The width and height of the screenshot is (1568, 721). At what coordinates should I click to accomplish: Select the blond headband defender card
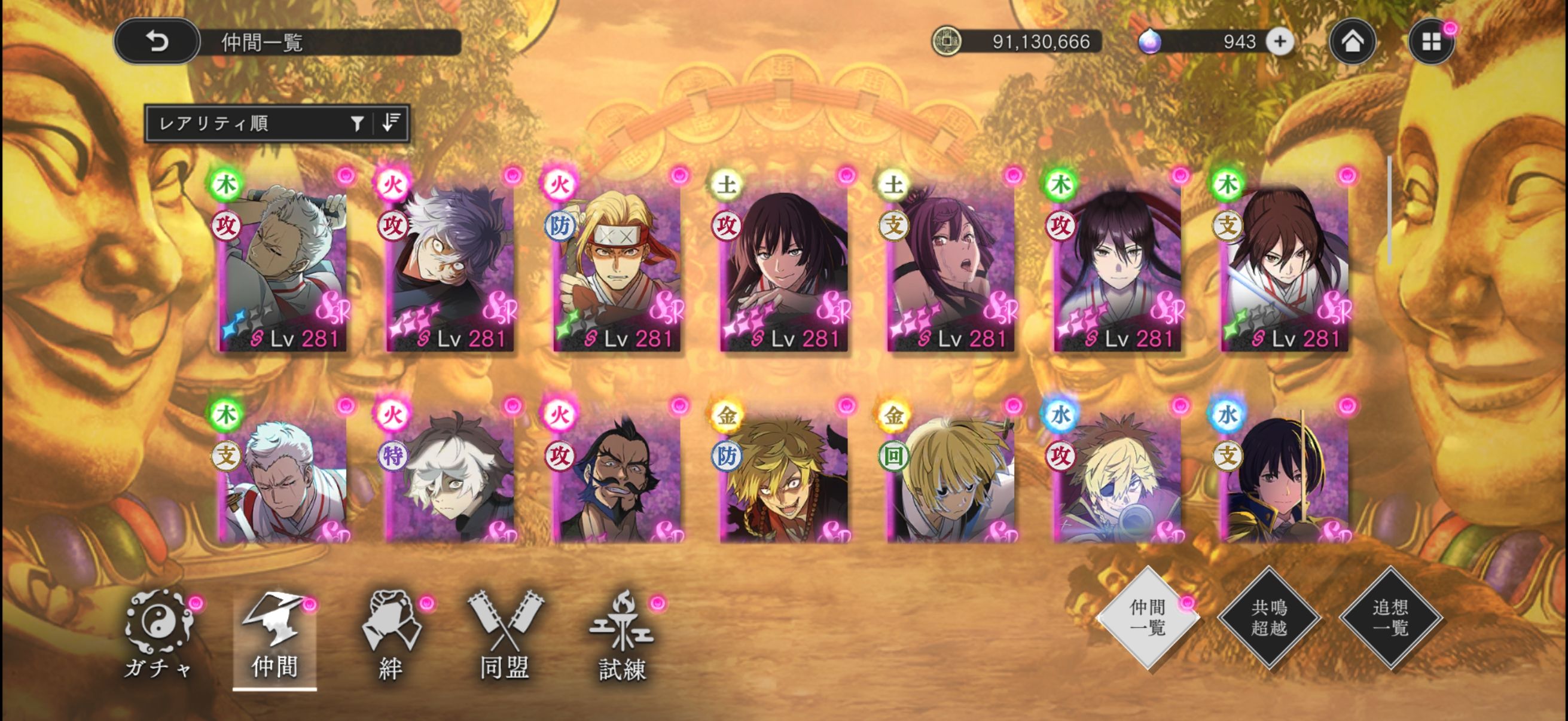pyautogui.click(x=616, y=268)
